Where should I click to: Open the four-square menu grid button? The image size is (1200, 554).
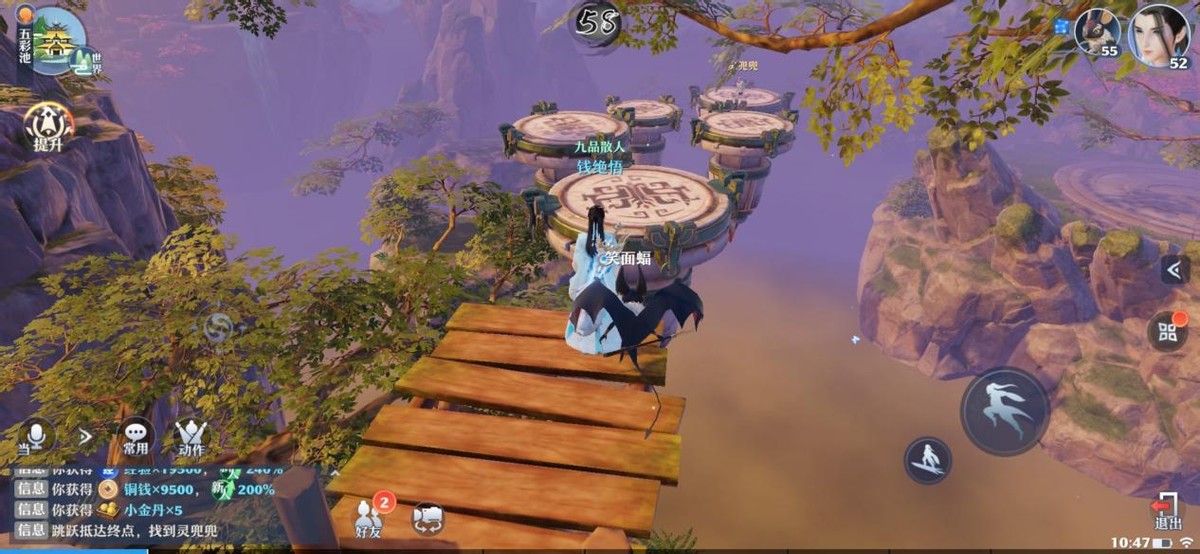click(x=1166, y=331)
